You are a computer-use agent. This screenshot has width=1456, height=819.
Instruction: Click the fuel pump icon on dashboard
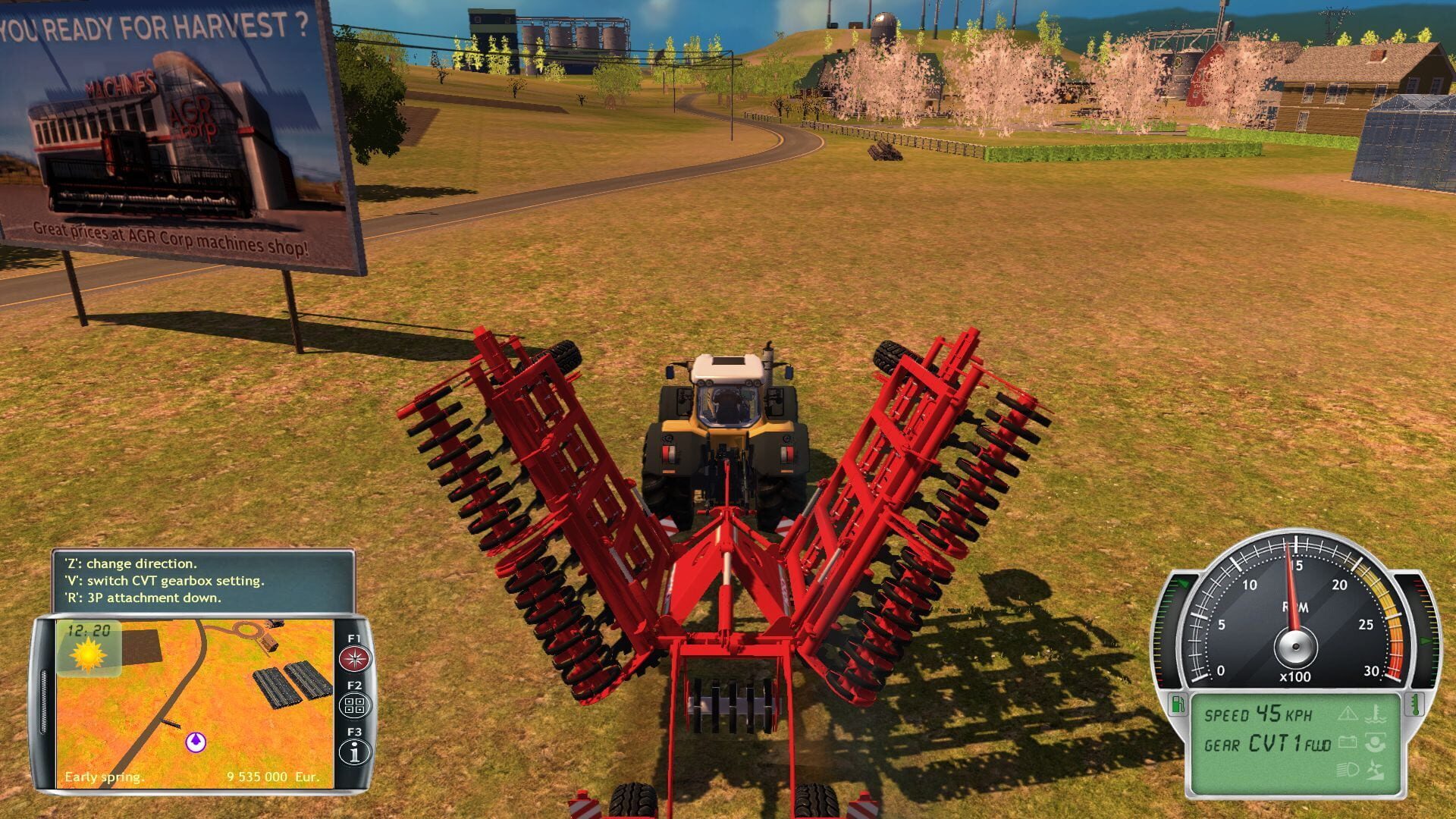[x=1178, y=704]
